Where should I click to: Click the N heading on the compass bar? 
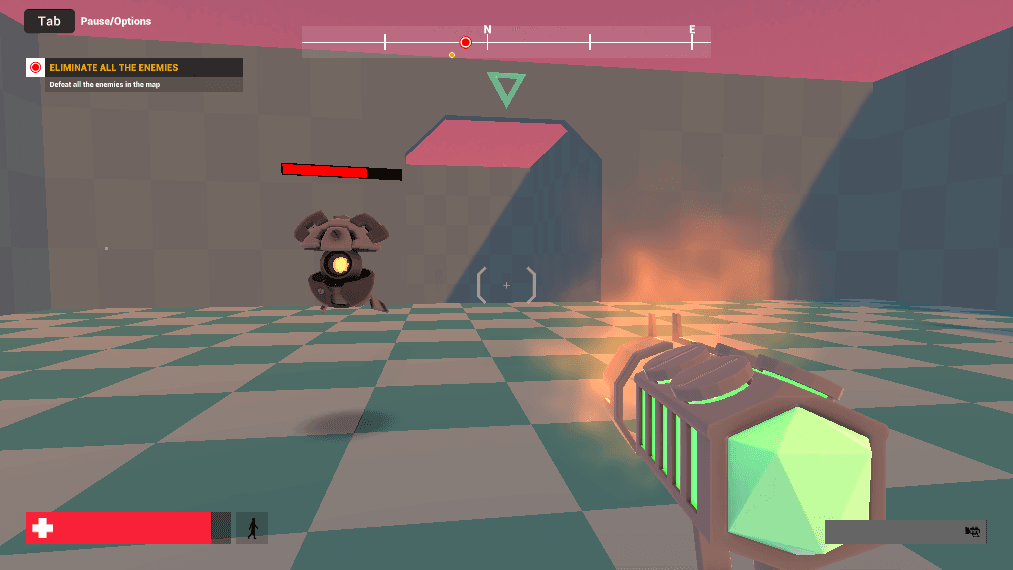point(488,30)
